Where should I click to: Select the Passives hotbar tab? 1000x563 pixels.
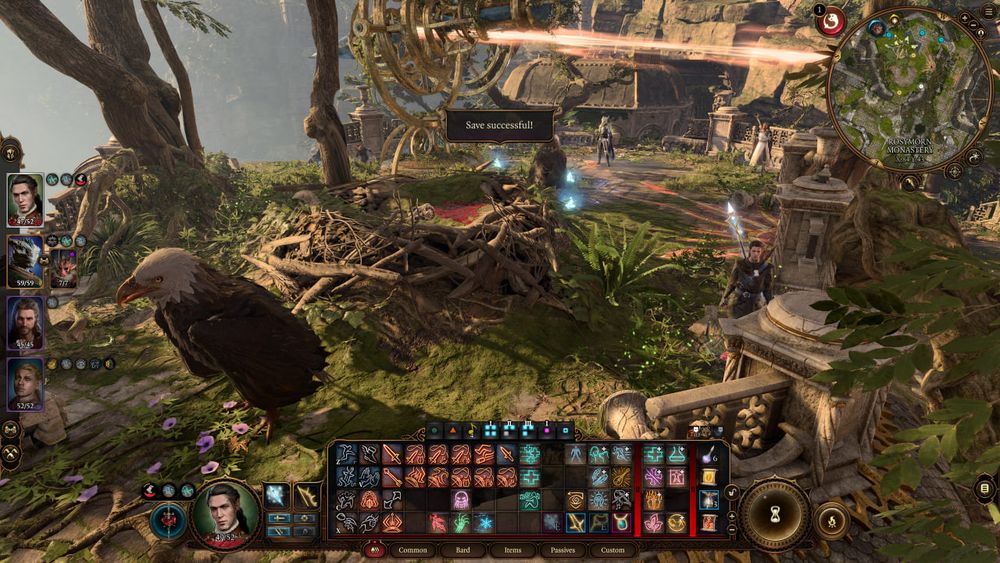564,550
